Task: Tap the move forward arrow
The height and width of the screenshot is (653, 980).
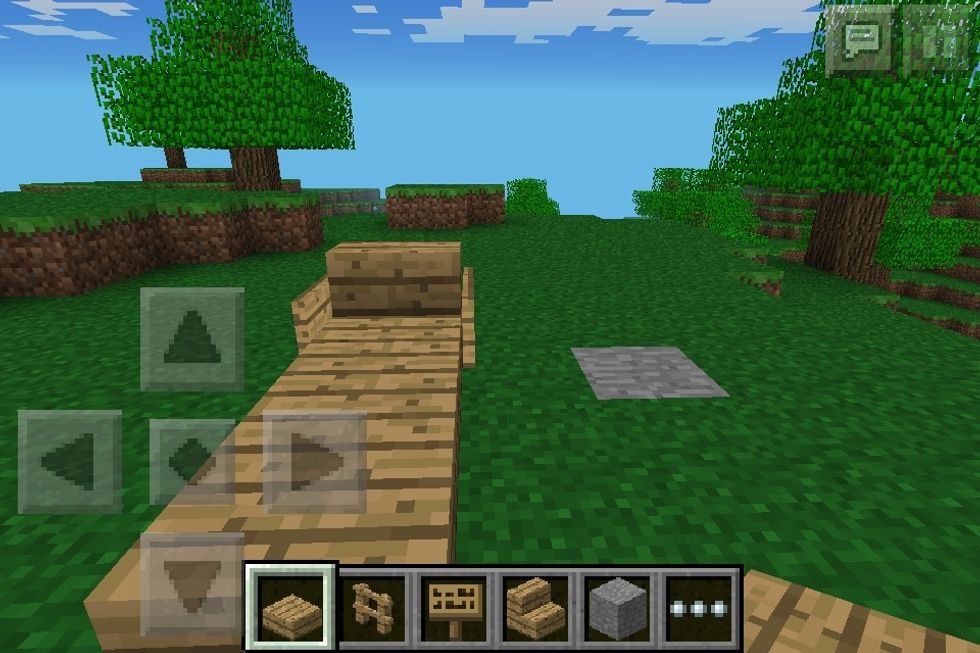Action: coord(192,339)
